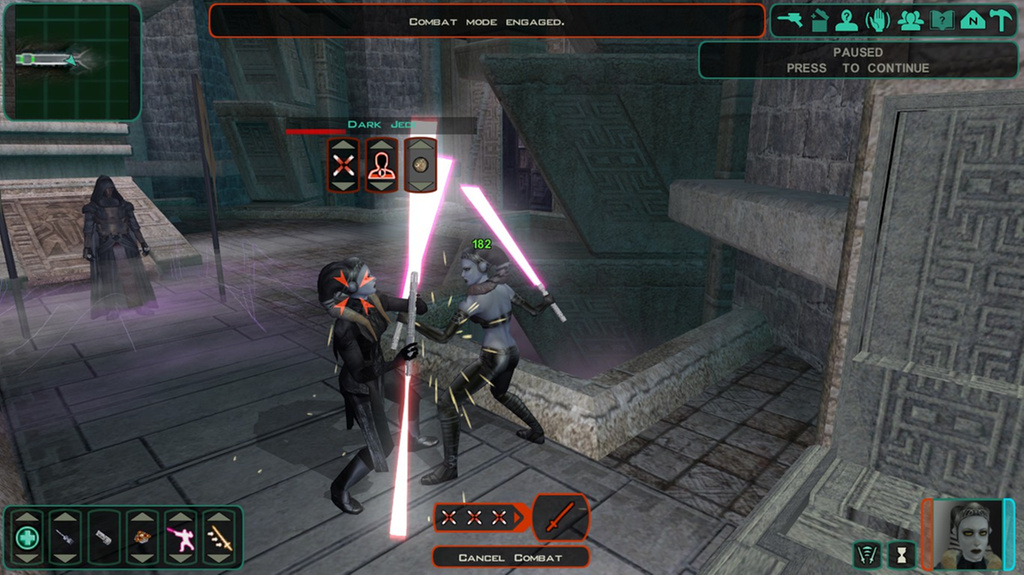Open the Abilities hand icon
The image size is (1024, 575).
click(879, 20)
